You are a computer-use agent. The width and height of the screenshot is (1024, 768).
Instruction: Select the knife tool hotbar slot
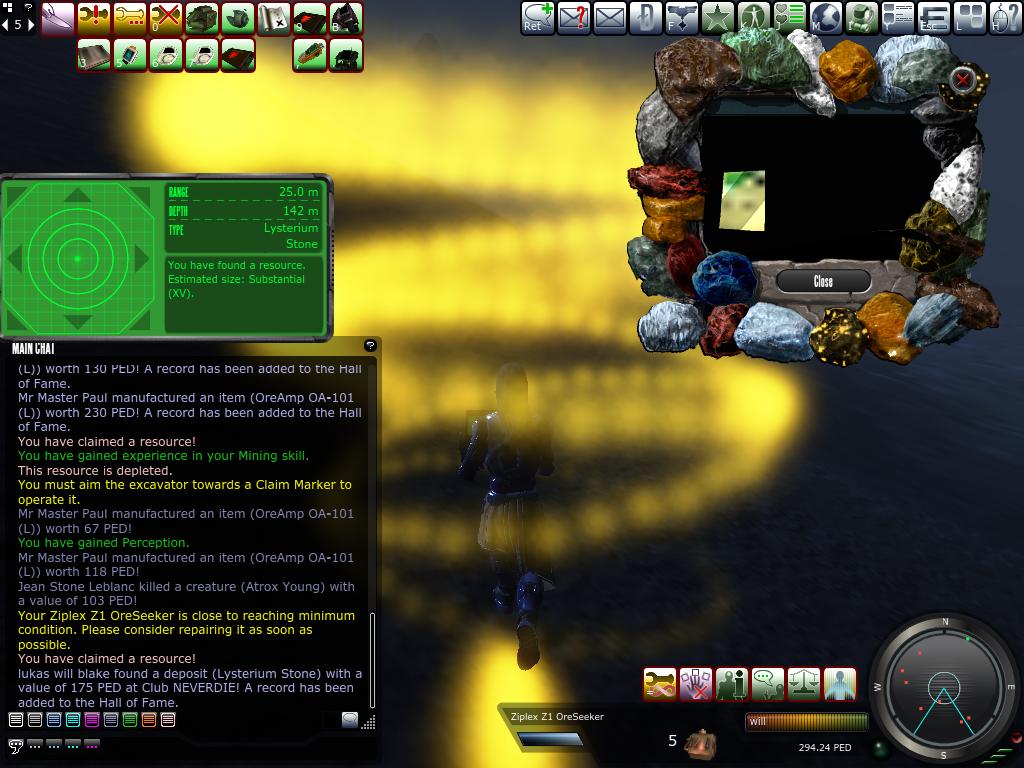57,17
